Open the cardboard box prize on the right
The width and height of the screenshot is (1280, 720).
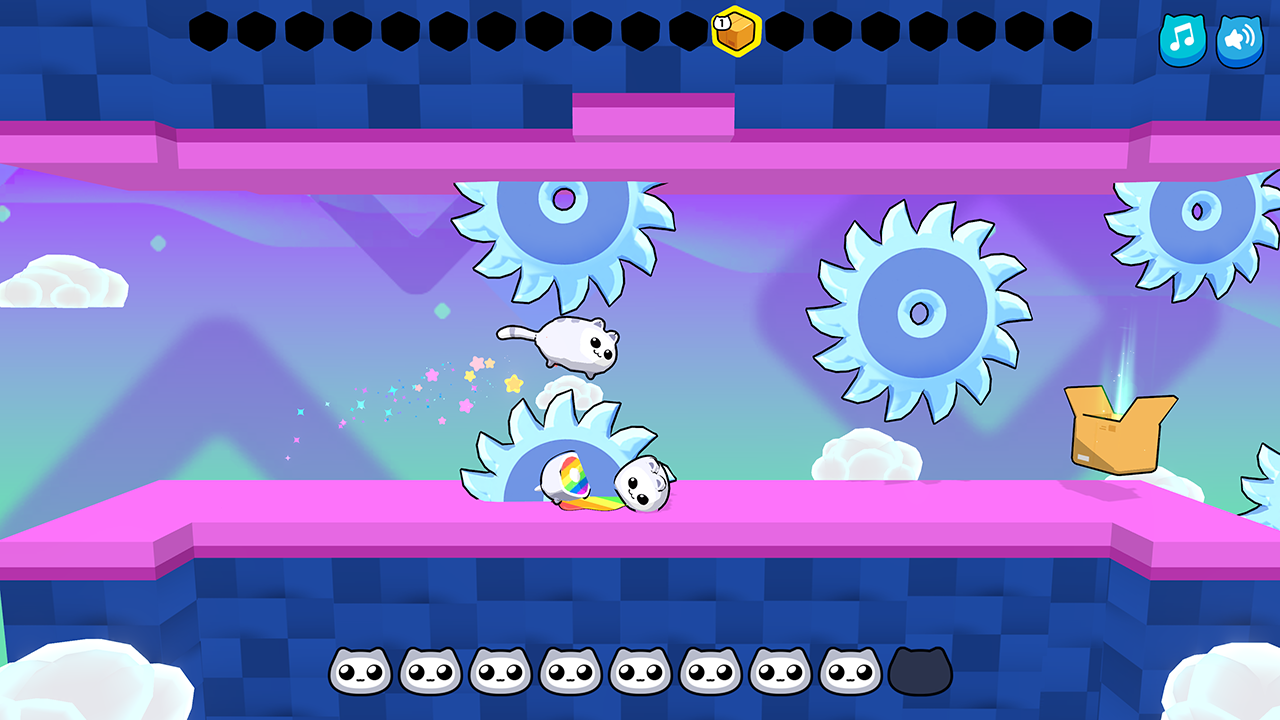(x=1113, y=430)
